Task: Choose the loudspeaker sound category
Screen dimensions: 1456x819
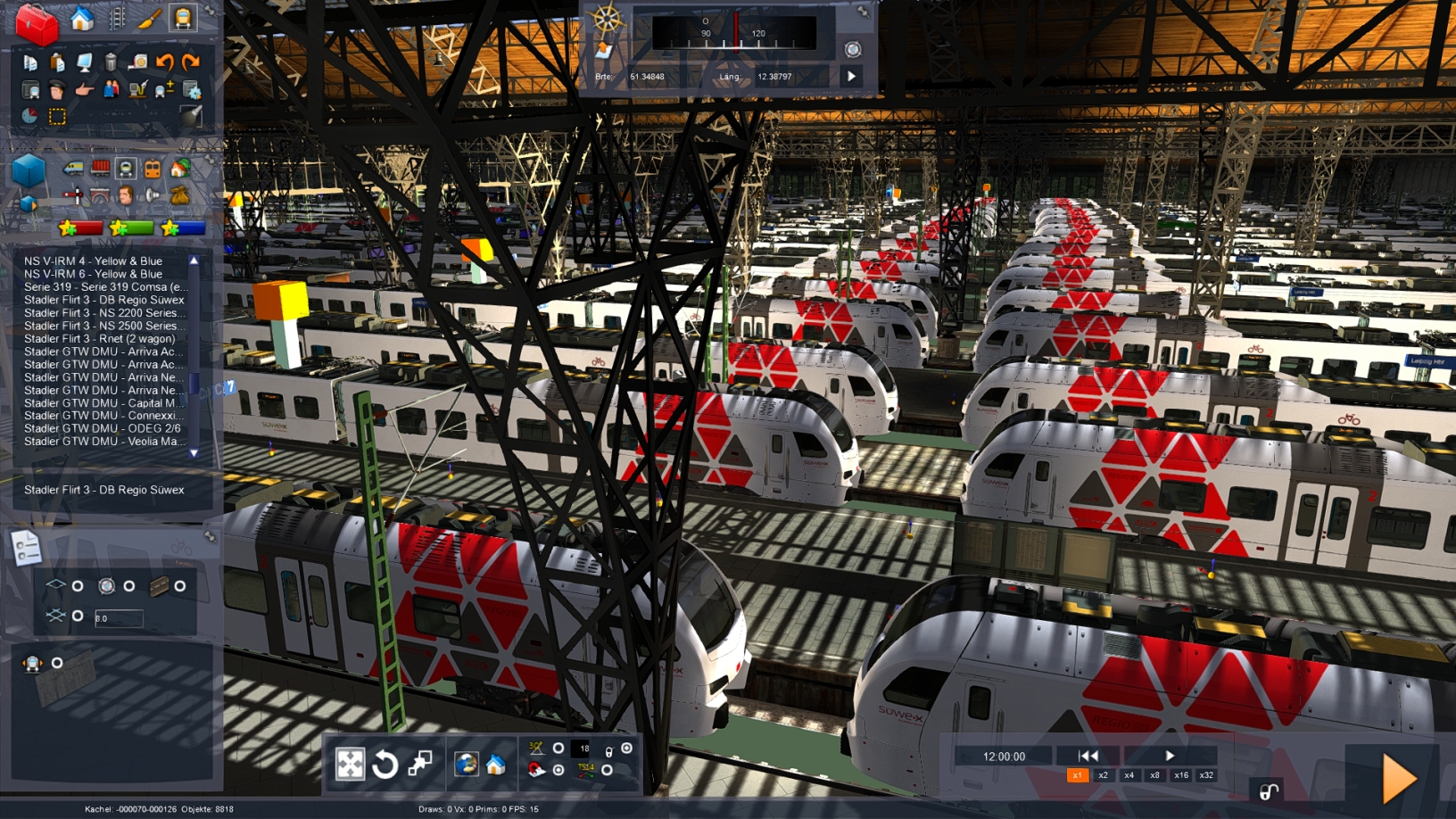Action: click(x=153, y=194)
